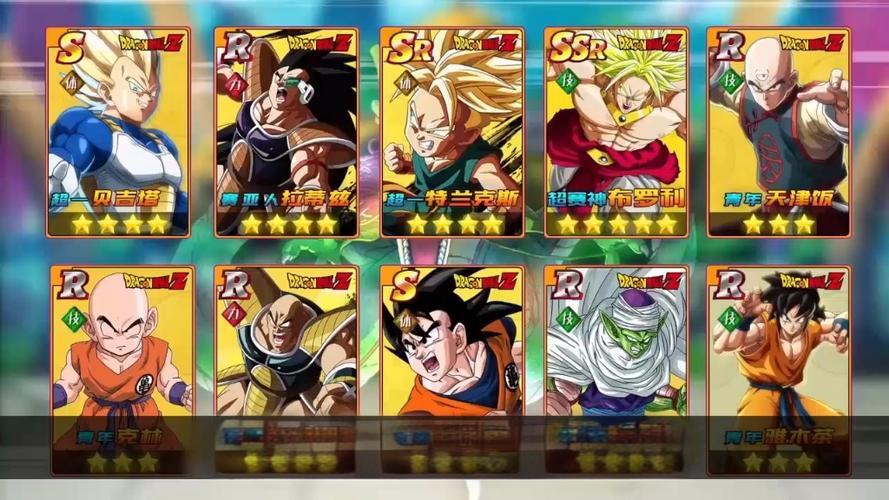Open the SSR Broly card
The image size is (889, 500).
coord(614,132)
